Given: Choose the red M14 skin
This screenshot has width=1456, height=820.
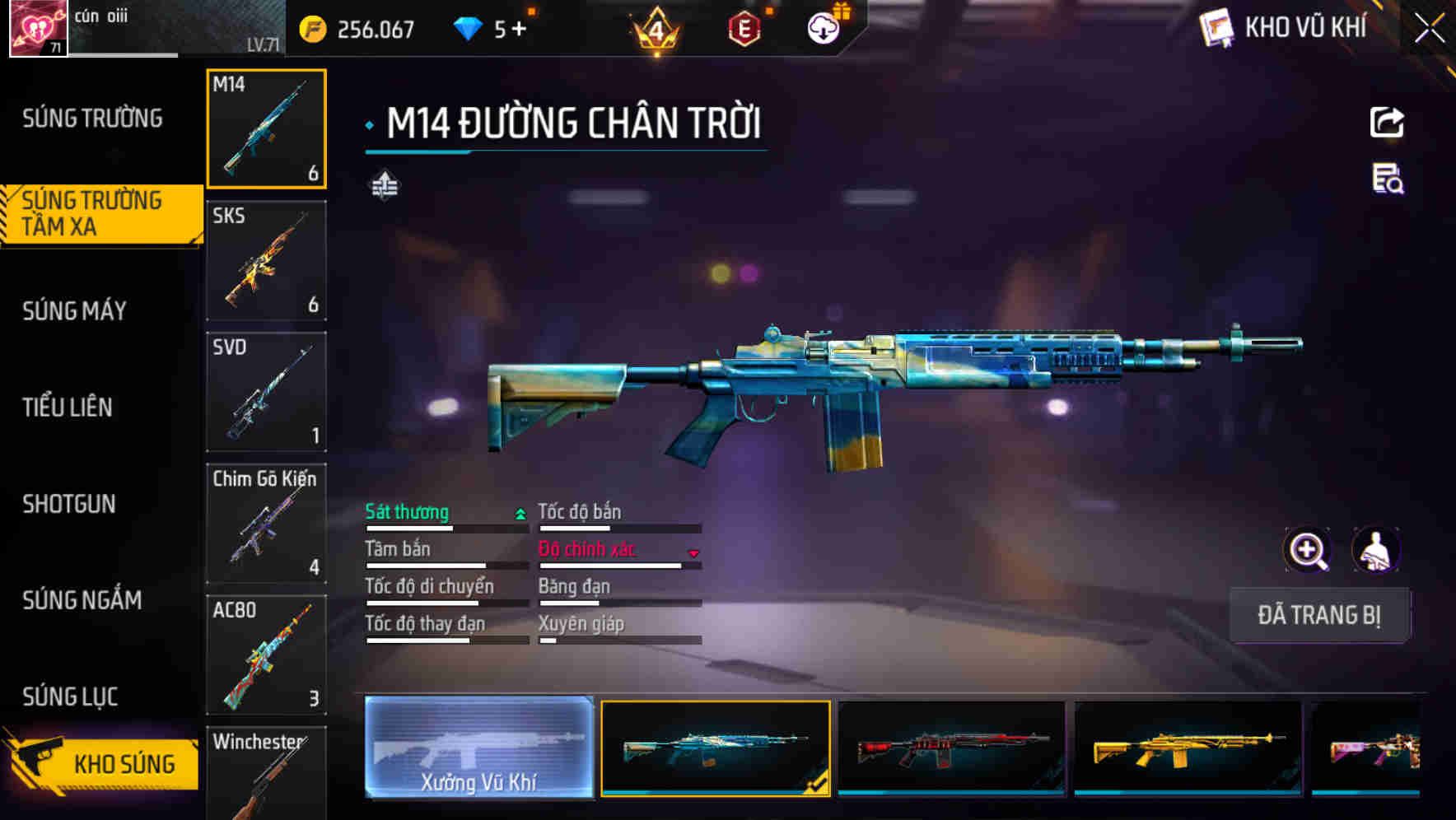Looking at the screenshot, I should click(x=951, y=748).
